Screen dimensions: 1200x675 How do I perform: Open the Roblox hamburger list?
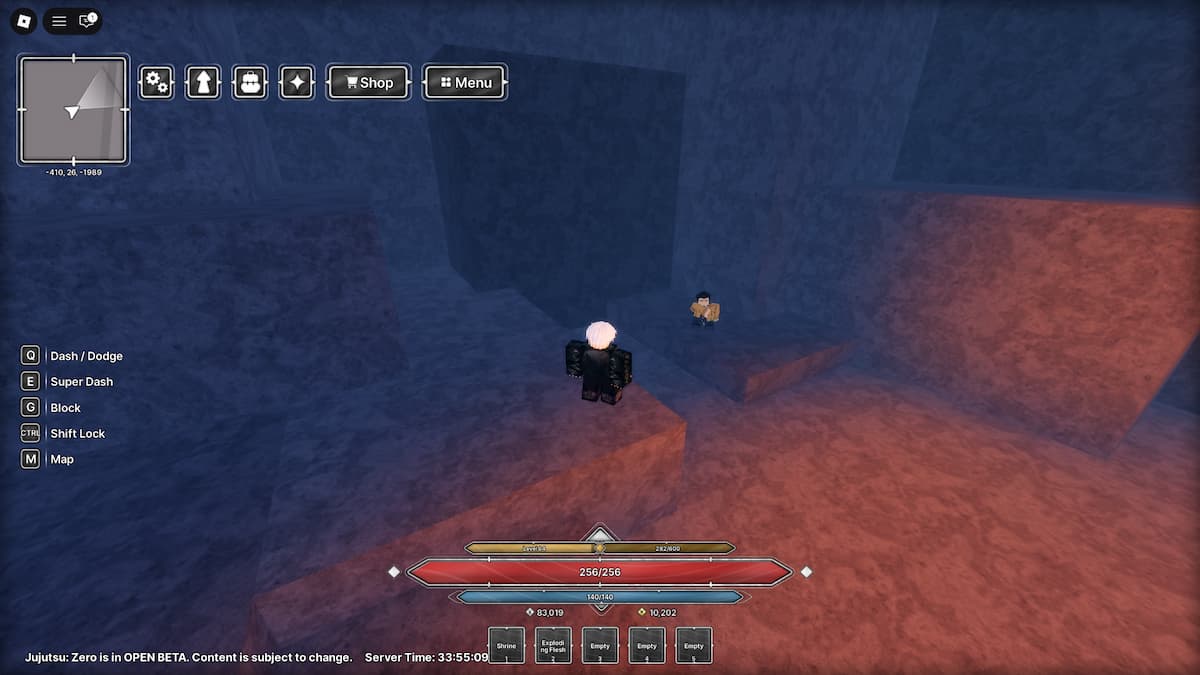(x=60, y=21)
